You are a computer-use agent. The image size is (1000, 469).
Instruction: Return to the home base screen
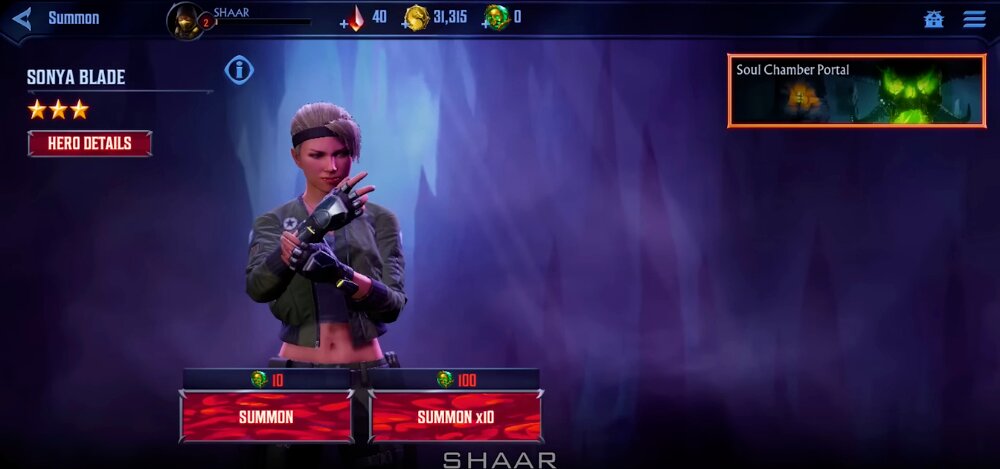(x=934, y=19)
